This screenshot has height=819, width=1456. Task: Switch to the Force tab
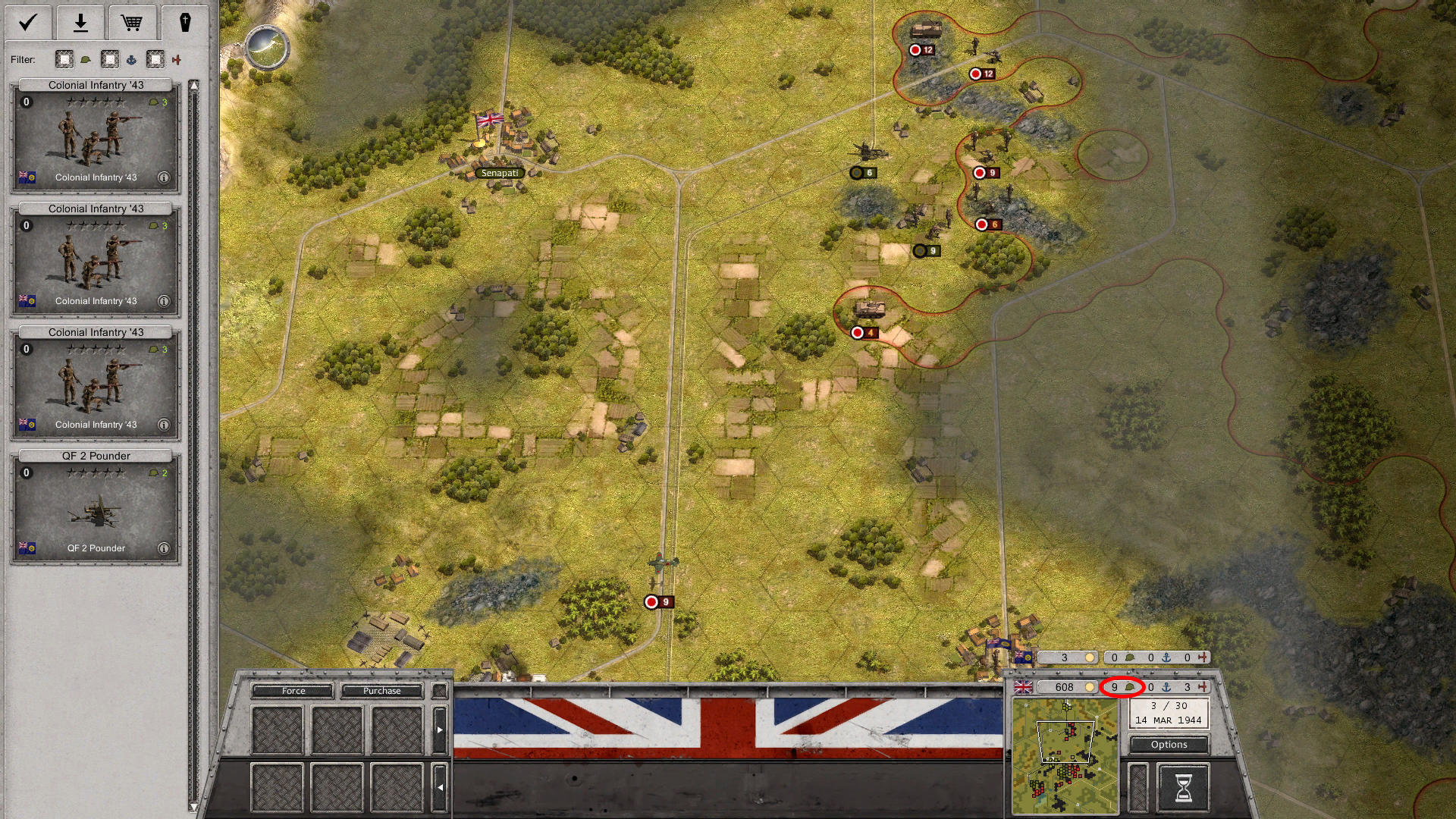point(293,691)
